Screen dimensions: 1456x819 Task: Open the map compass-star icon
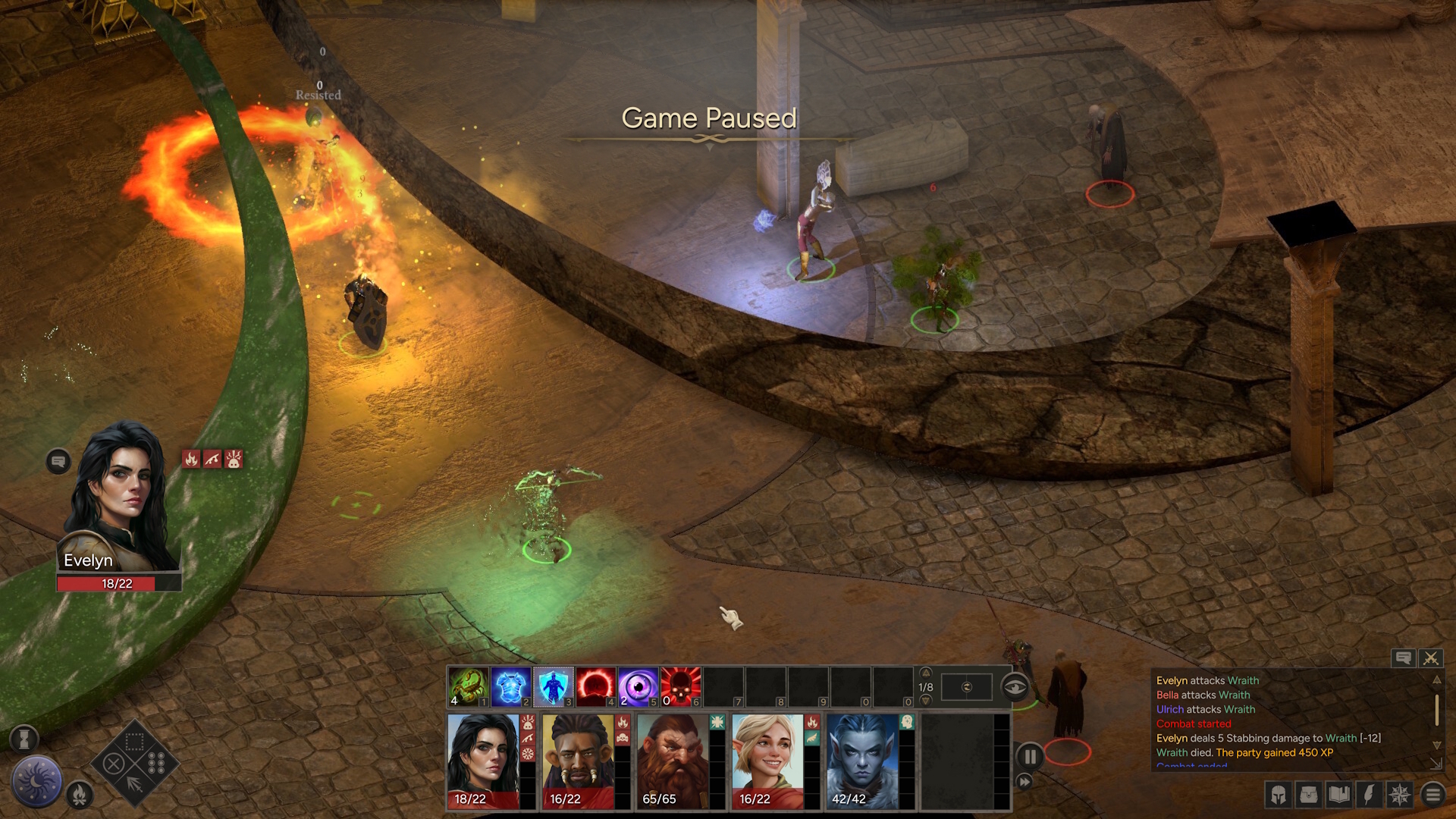pos(1400,794)
